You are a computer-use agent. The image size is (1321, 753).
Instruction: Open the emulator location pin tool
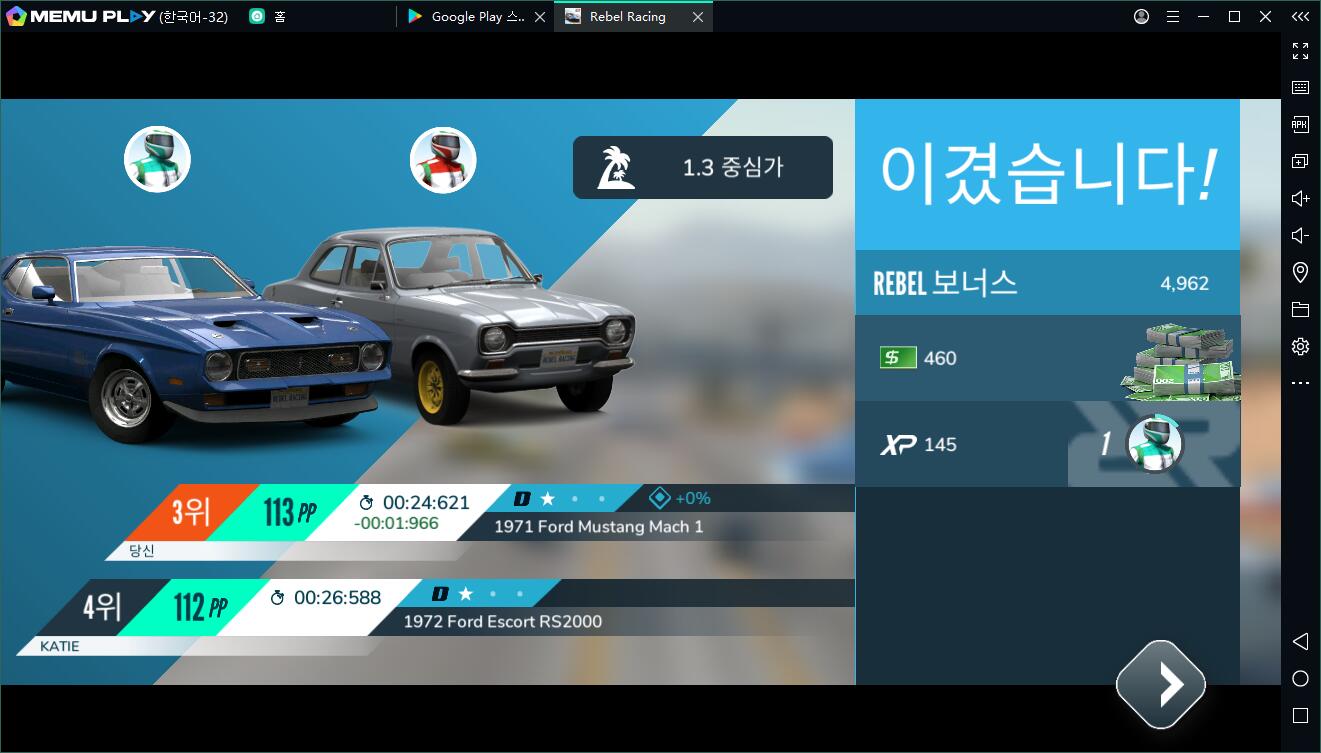coord(1300,273)
